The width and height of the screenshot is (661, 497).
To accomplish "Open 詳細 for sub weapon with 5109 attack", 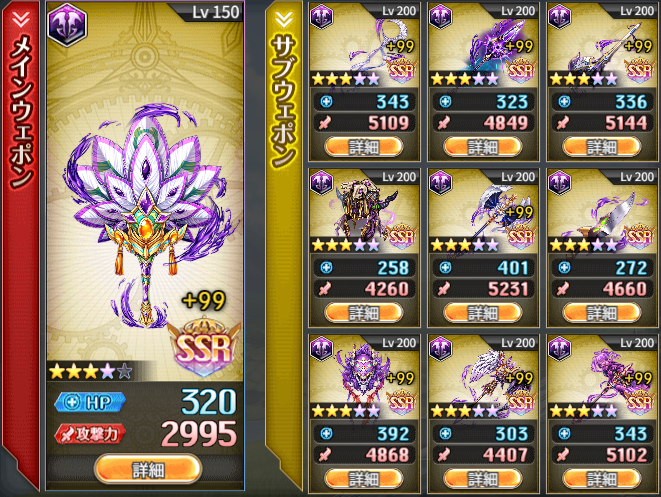I will [362, 146].
